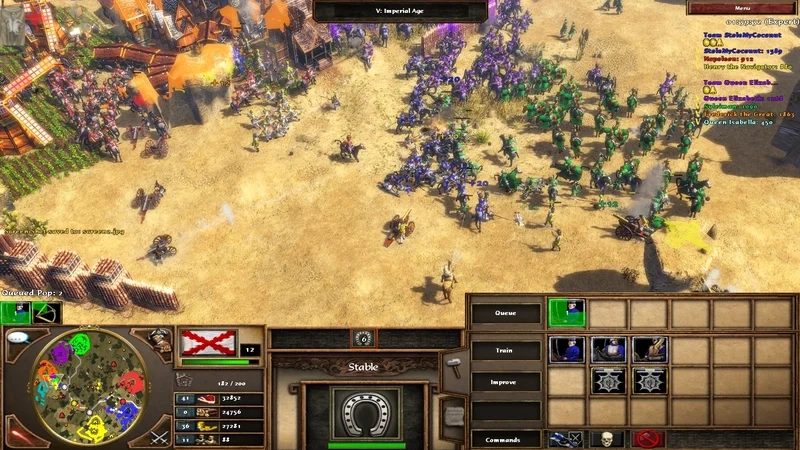
Task: Click the crossed swords minimap button
Action: click(x=157, y=436)
